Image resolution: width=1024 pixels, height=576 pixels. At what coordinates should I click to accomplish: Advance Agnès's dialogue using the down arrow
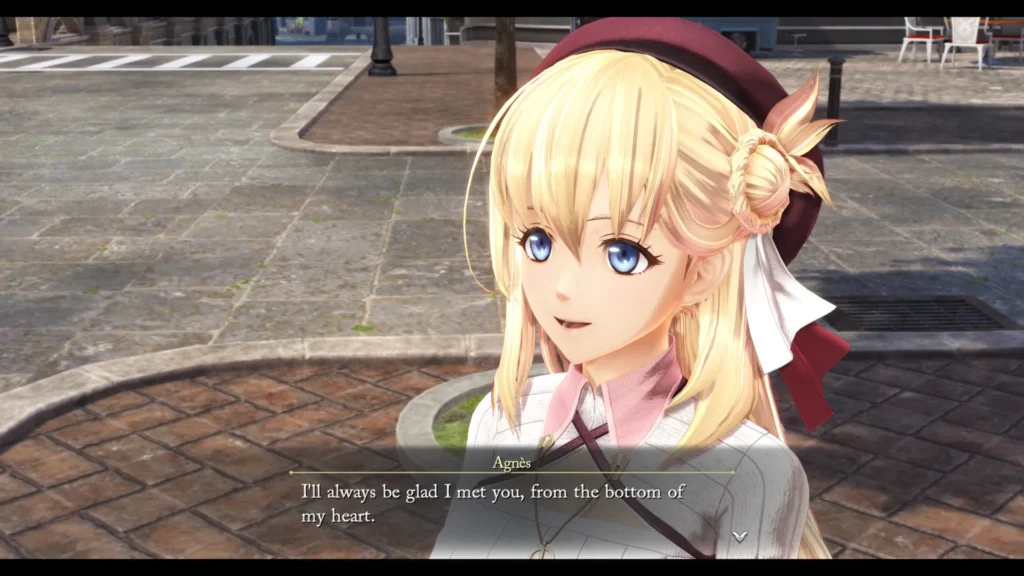pos(739,536)
